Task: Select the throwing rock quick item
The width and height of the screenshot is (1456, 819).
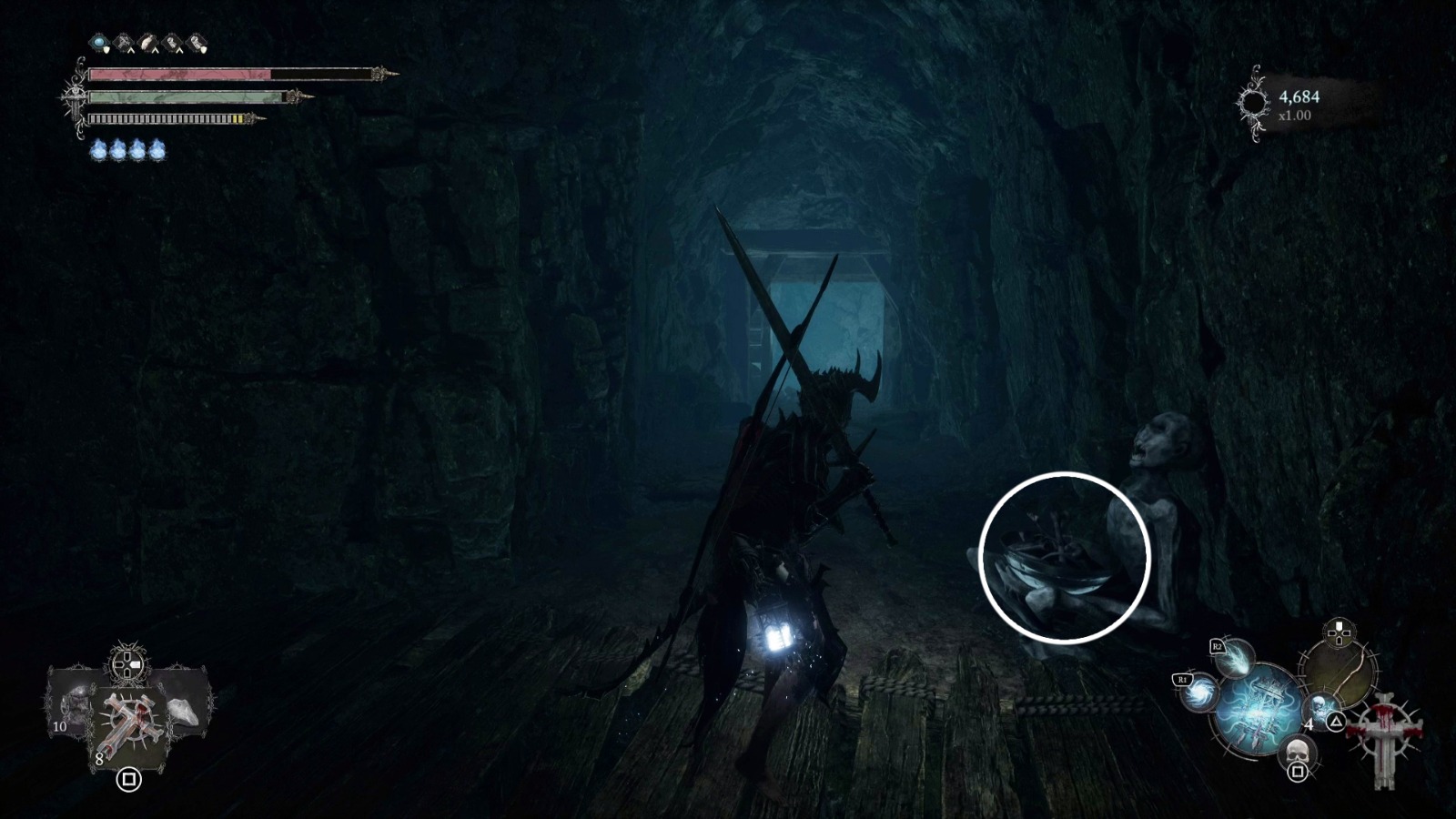Action: click(x=182, y=711)
